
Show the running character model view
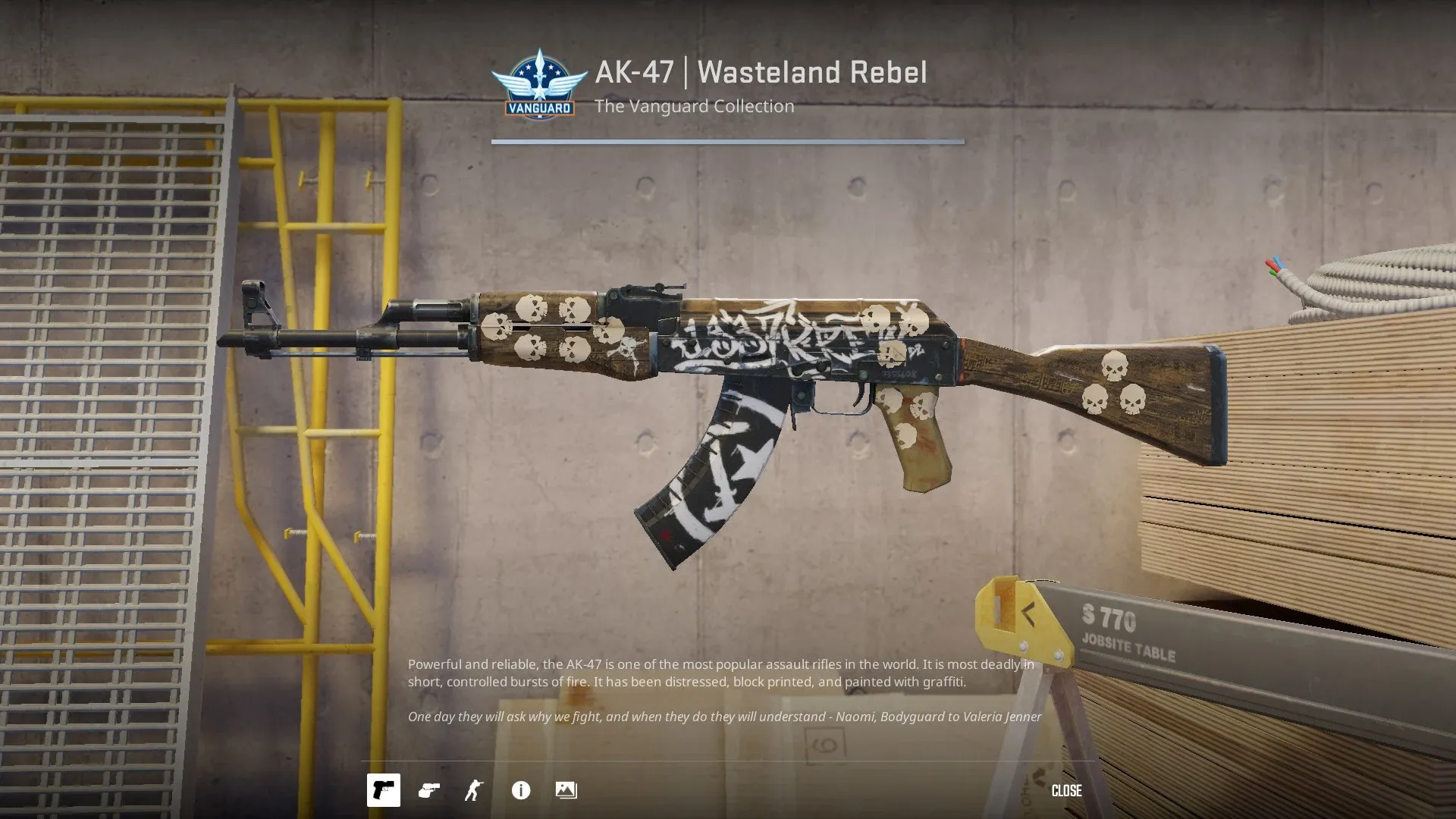coord(474,790)
